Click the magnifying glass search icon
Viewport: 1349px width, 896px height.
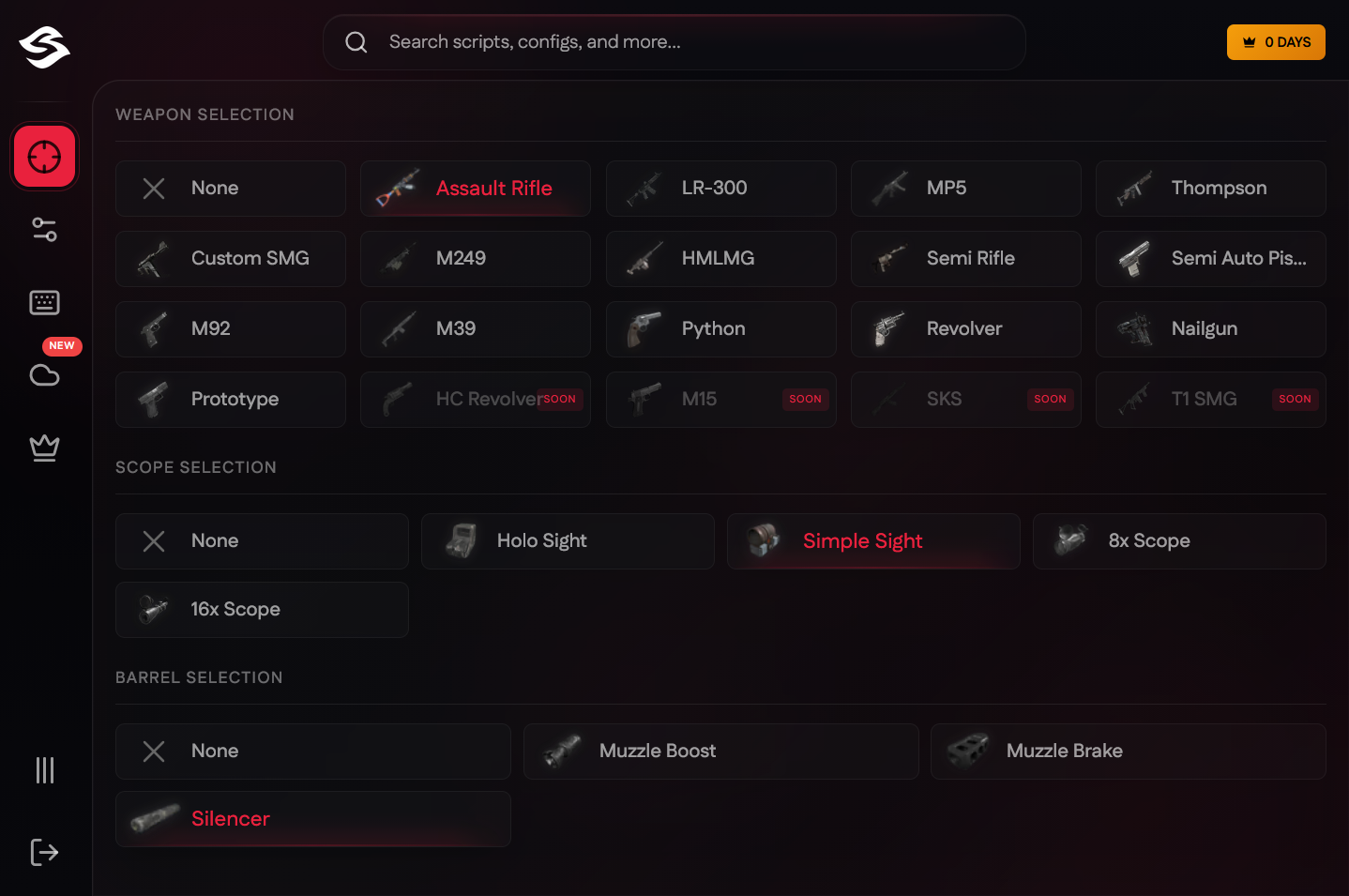(x=356, y=41)
